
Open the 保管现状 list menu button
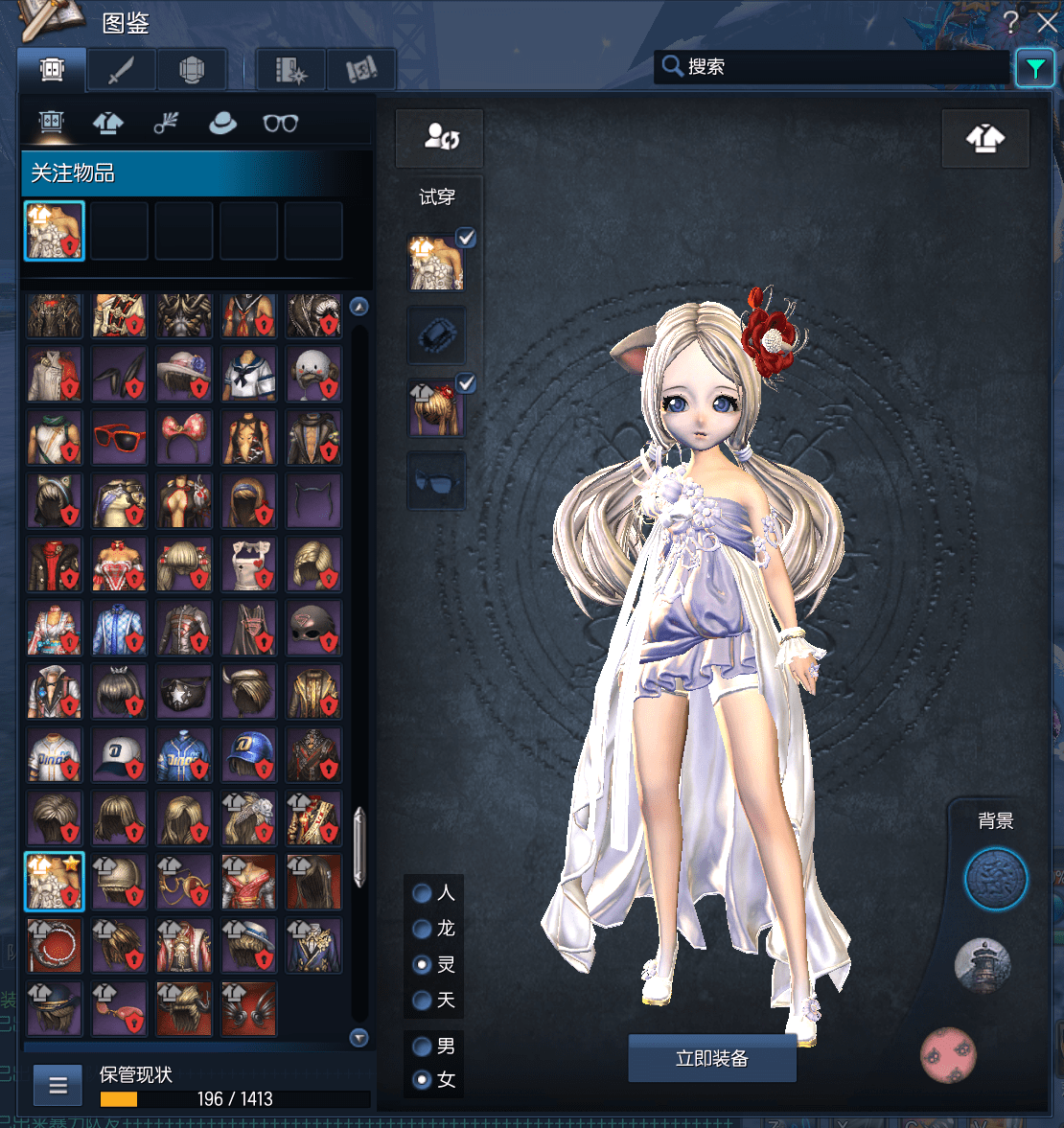(58, 1086)
